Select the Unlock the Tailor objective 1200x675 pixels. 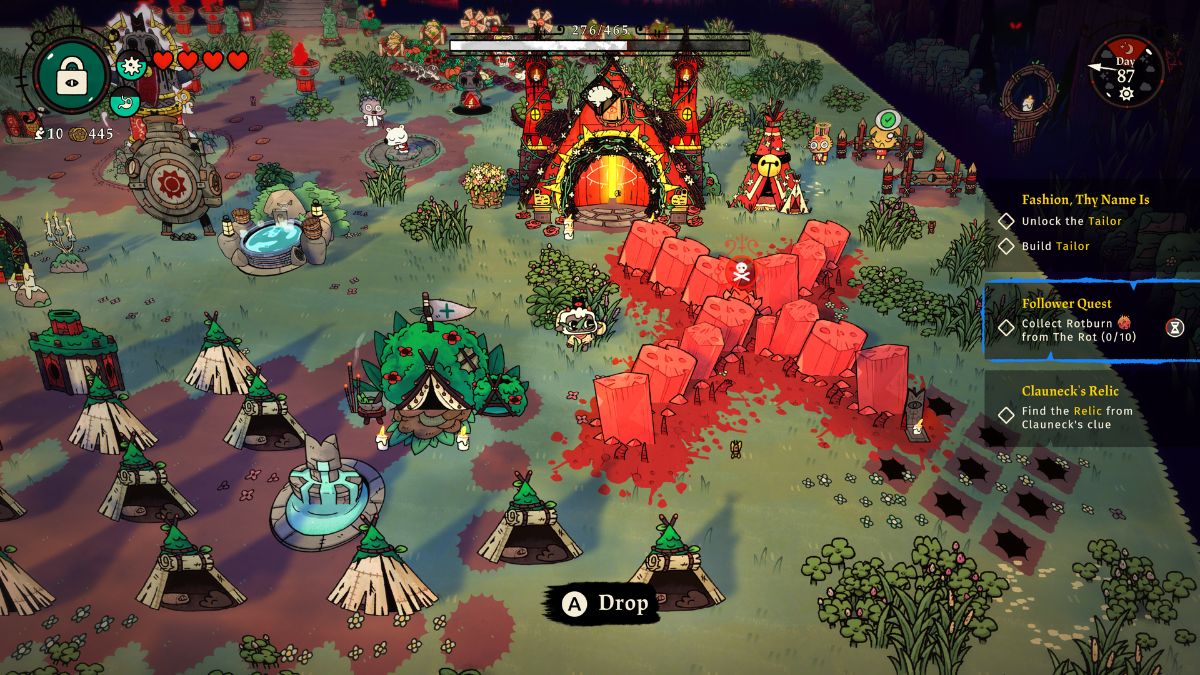tap(1071, 221)
